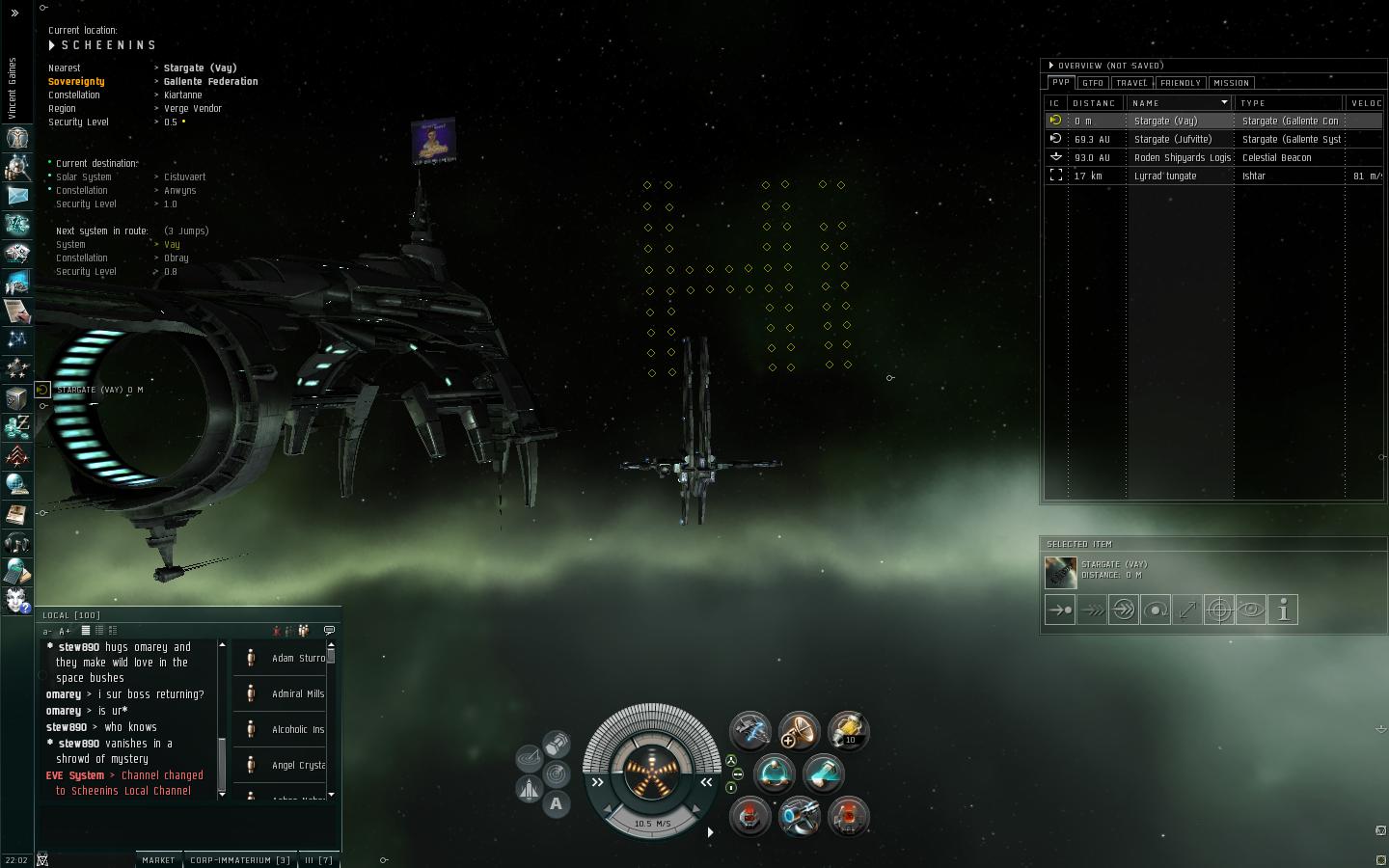Increase chat font size with A+

65,631
